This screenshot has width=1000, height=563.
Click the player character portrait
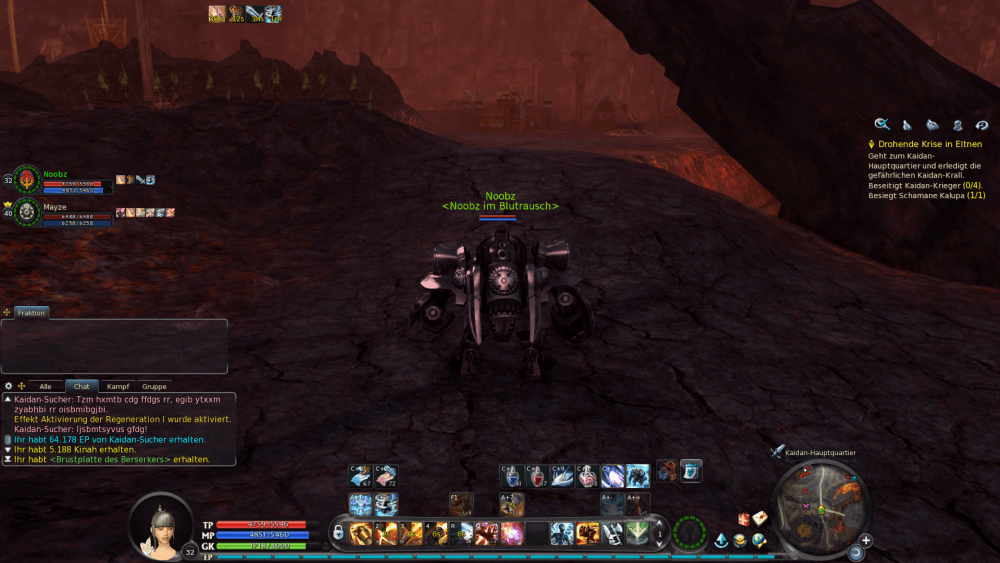click(x=160, y=523)
